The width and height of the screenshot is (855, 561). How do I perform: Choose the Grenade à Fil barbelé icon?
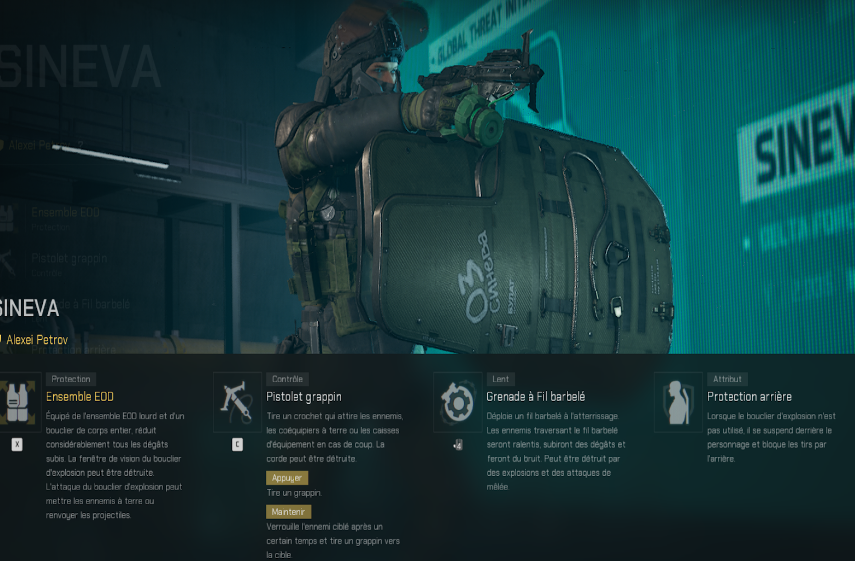click(x=457, y=402)
